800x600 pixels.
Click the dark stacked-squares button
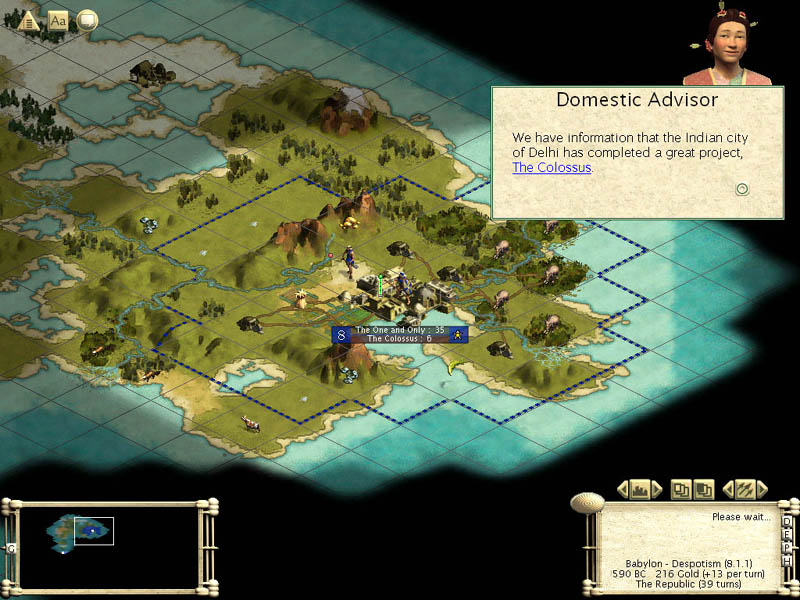703,489
